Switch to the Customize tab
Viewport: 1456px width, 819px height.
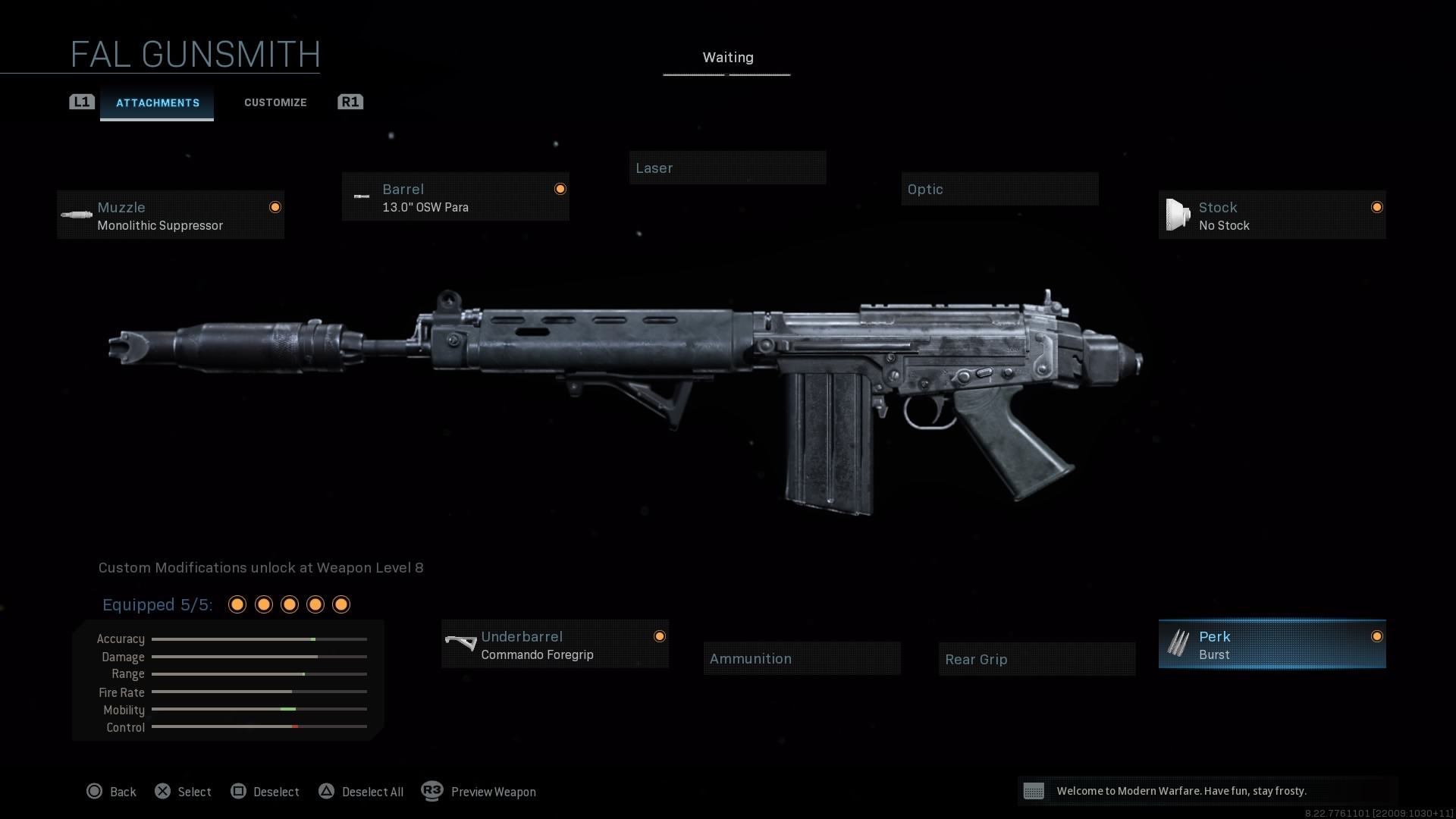tap(275, 102)
